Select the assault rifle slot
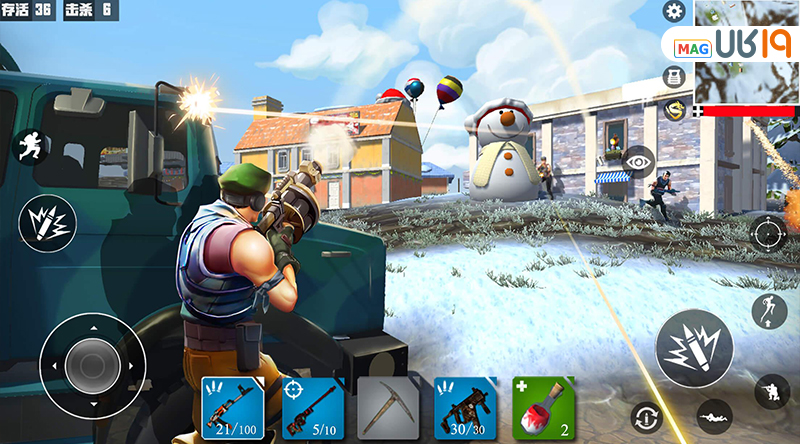This screenshot has height=444, width=800. [x=233, y=408]
